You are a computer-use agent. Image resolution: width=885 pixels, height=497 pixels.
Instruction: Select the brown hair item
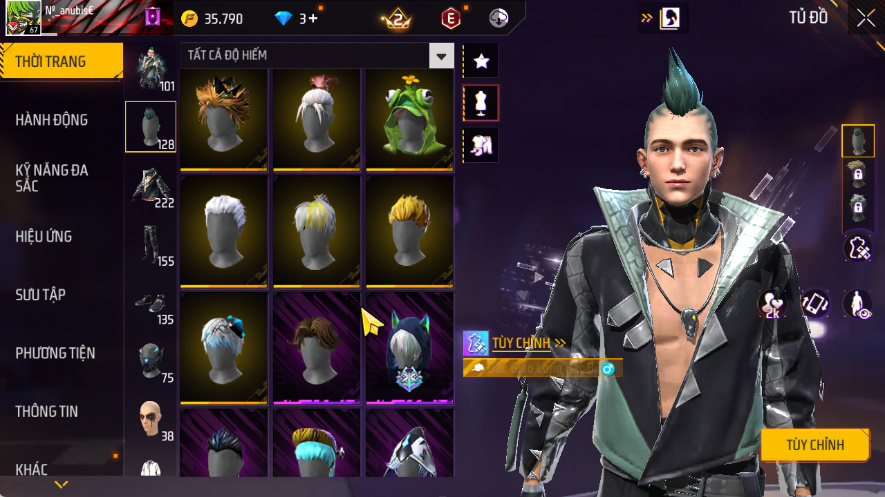tap(318, 347)
